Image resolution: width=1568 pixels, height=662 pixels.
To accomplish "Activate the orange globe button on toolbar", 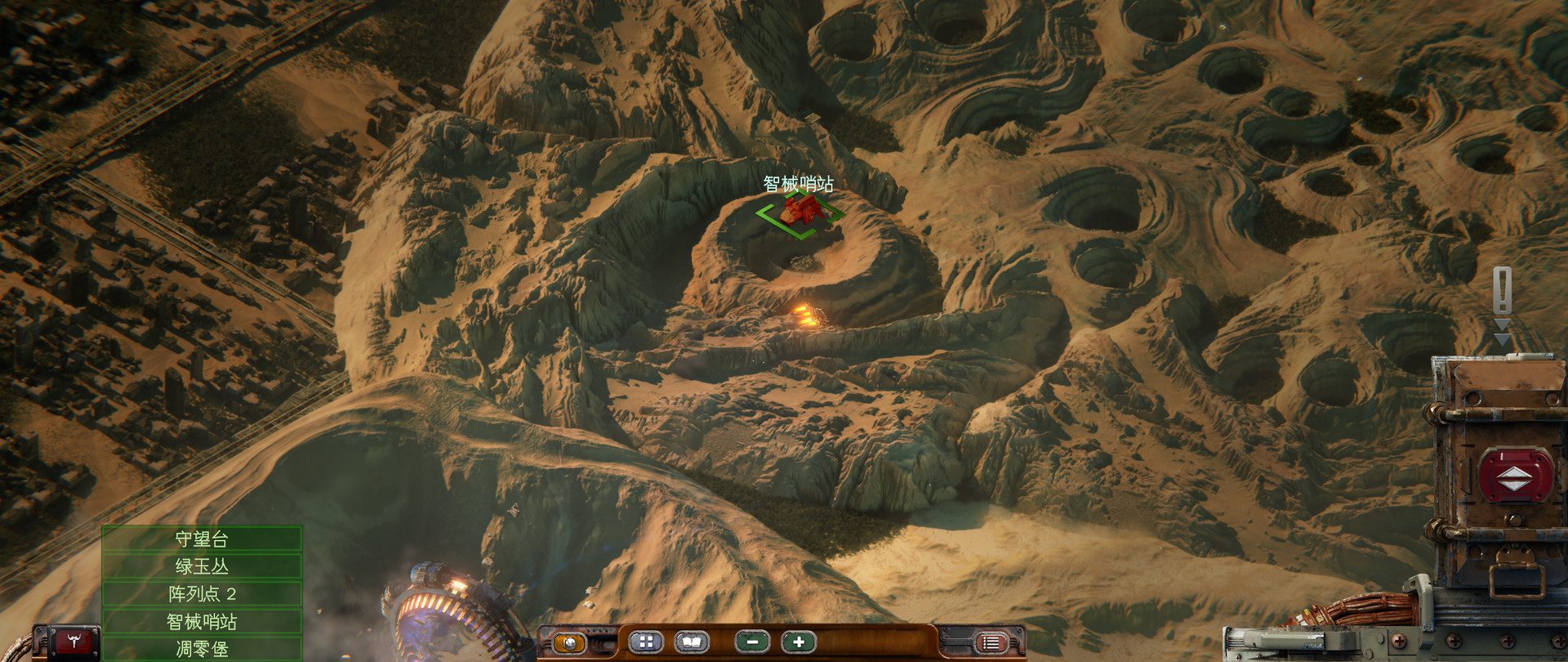I will [x=569, y=642].
